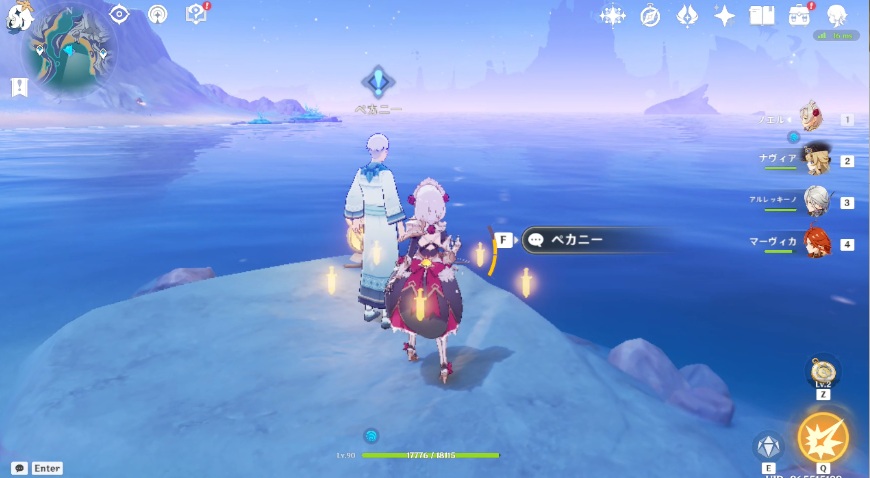The width and height of the screenshot is (870, 478).
Task: Open the four-star cluster icon in top bar
Action: click(x=611, y=16)
